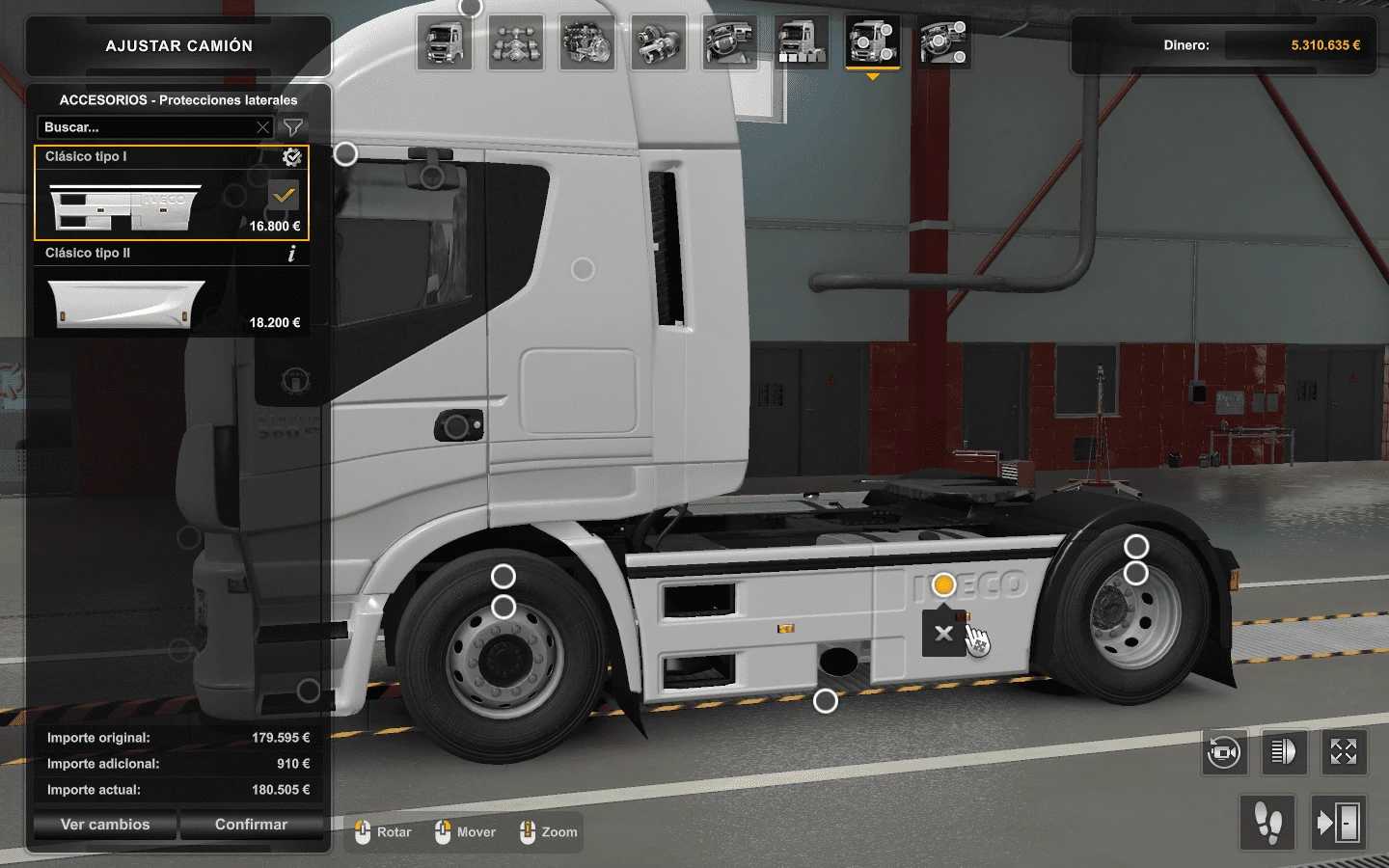This screenshot has width=1389, height=868.
Task: Switch to the interior accessories tab
Action: click(944, 43)
